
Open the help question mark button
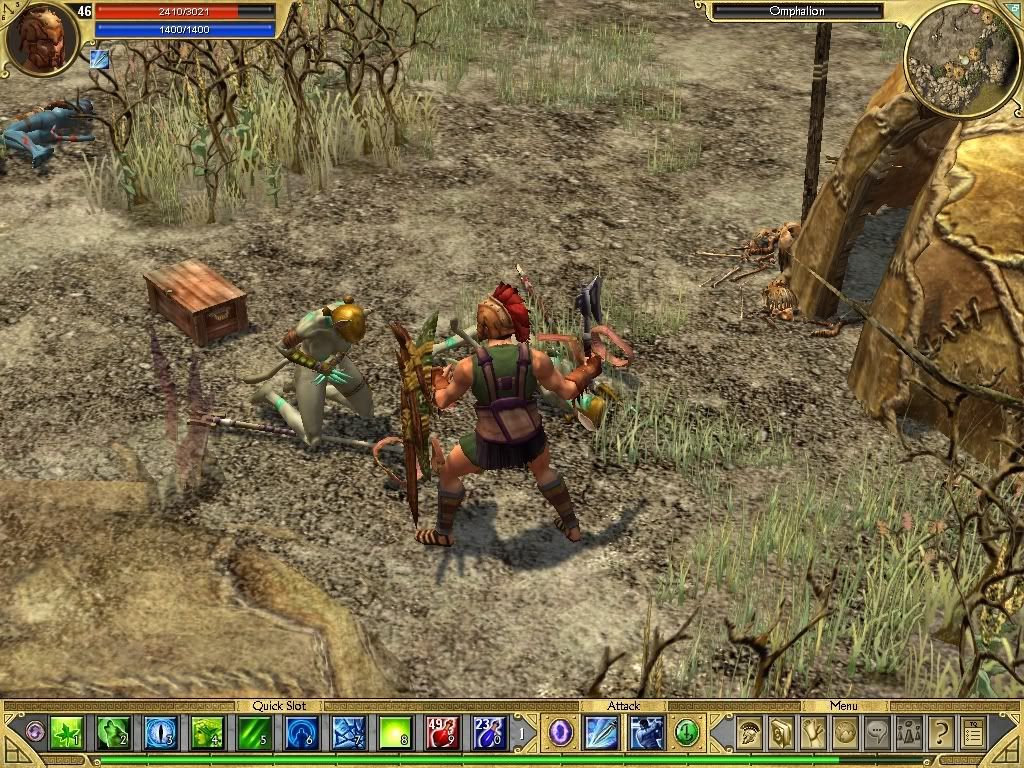(x=940, y=734)
